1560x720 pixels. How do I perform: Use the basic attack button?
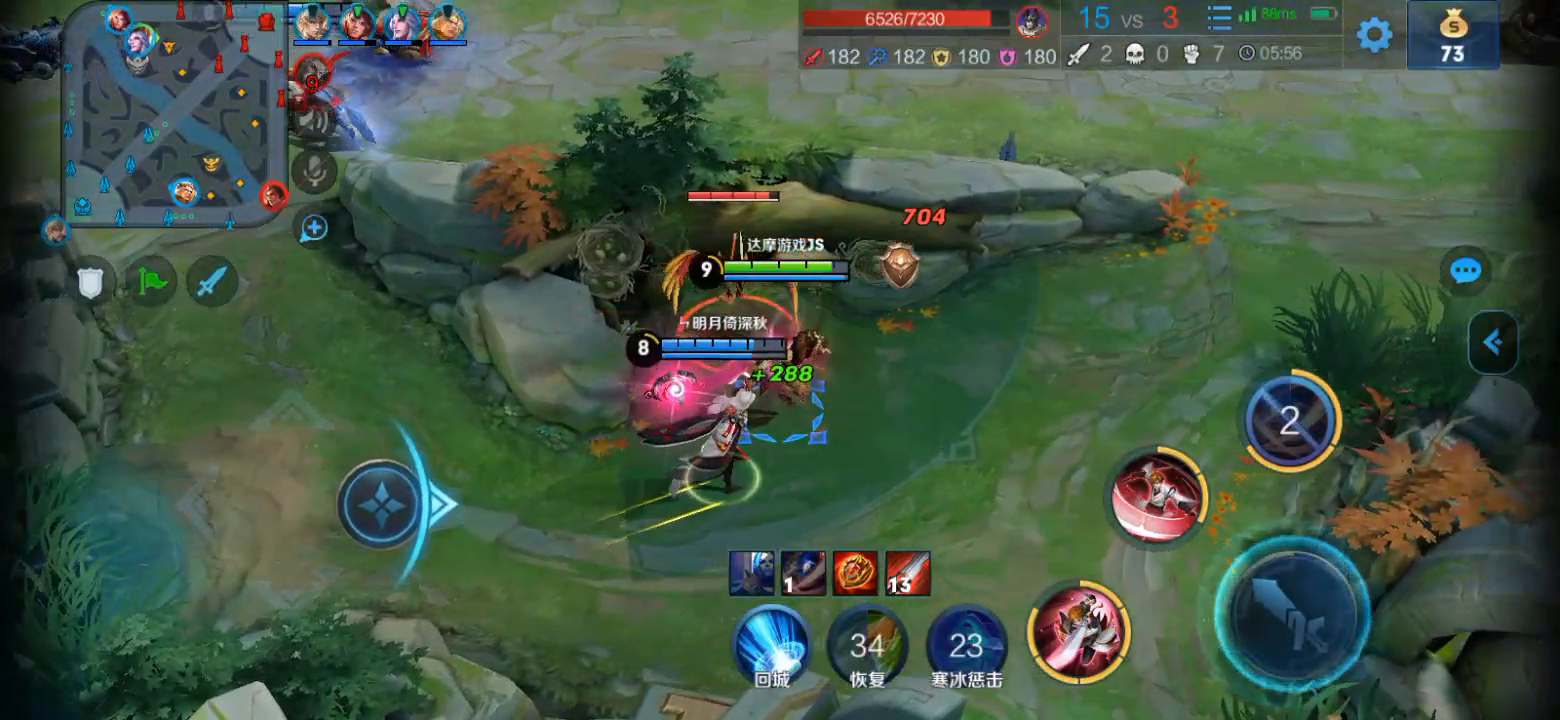pyautogui.click(x=1292, y=609)
